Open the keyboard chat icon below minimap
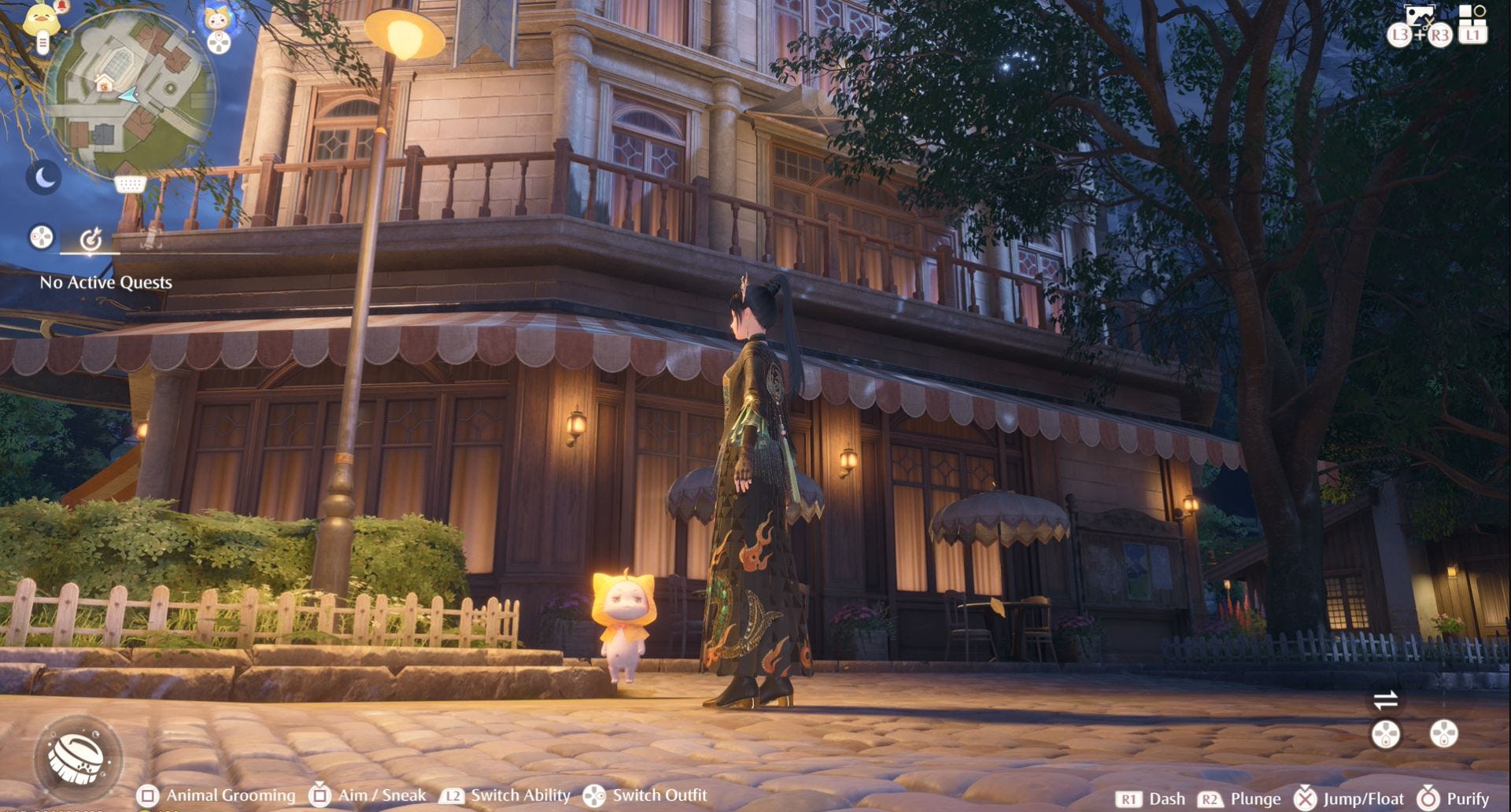The width and height of the screenshot is (1511, 812). tap(130, 185)
